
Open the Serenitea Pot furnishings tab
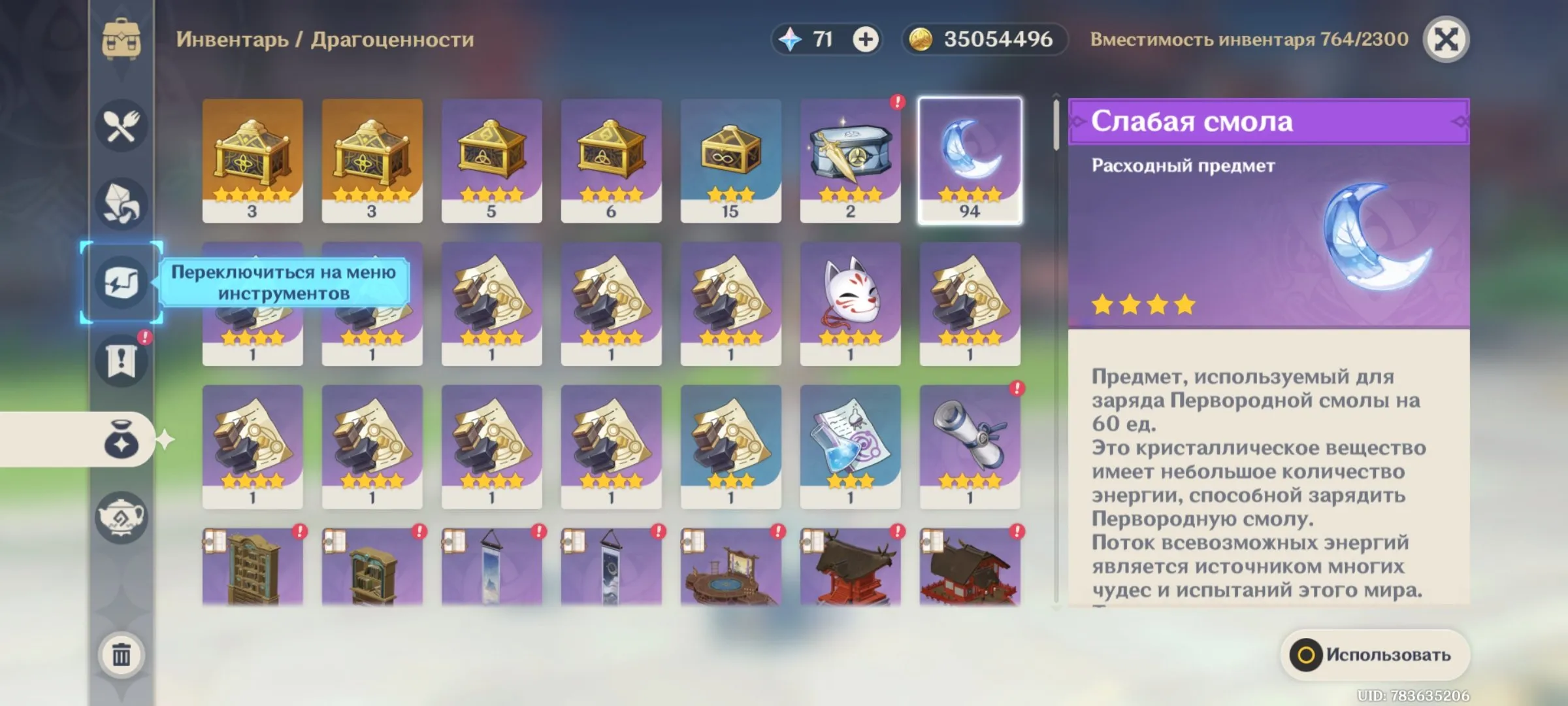(x=122, y=516)
